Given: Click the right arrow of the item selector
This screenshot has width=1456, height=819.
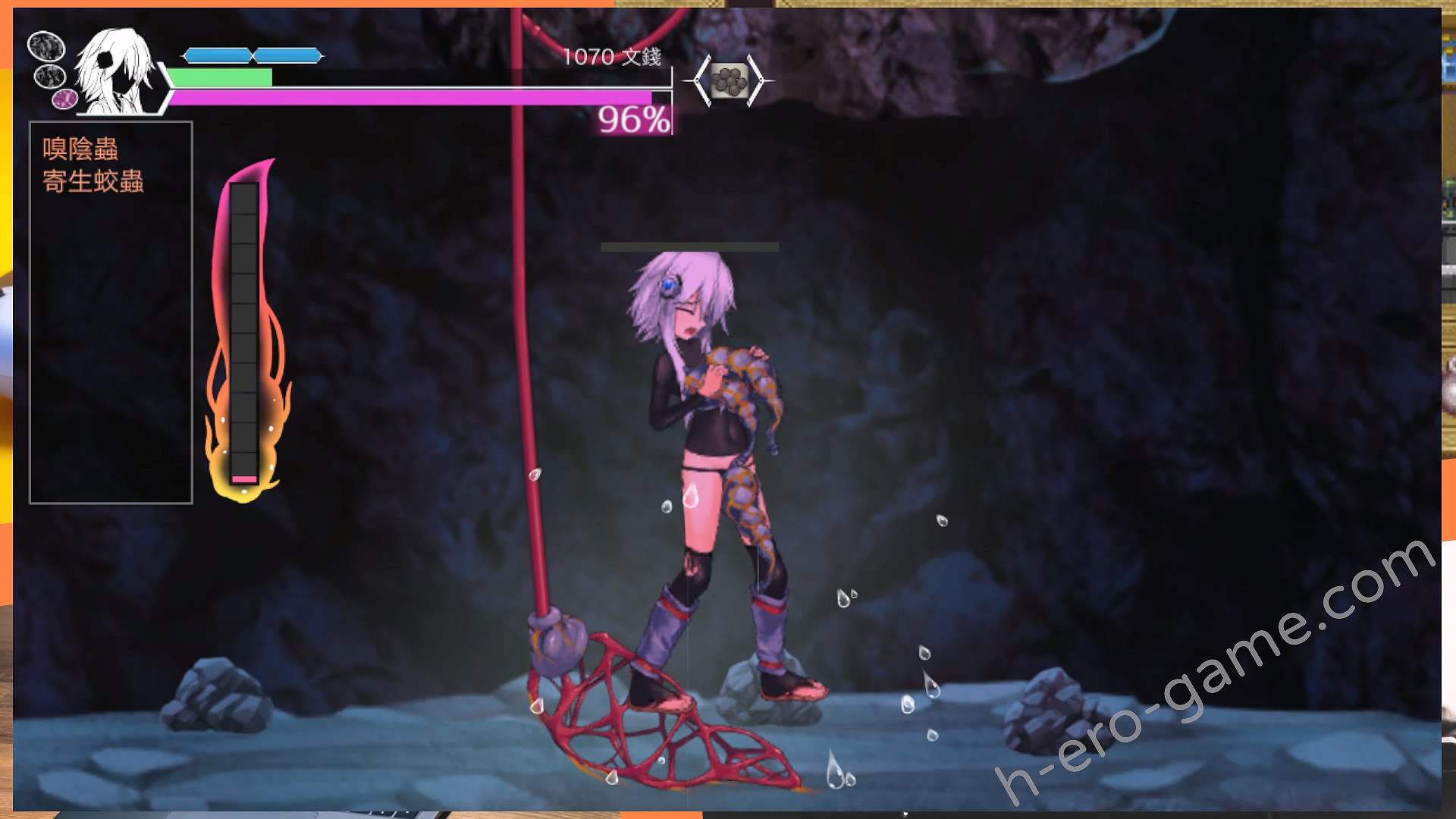Looking at the screenshot, I should [756, 80].
